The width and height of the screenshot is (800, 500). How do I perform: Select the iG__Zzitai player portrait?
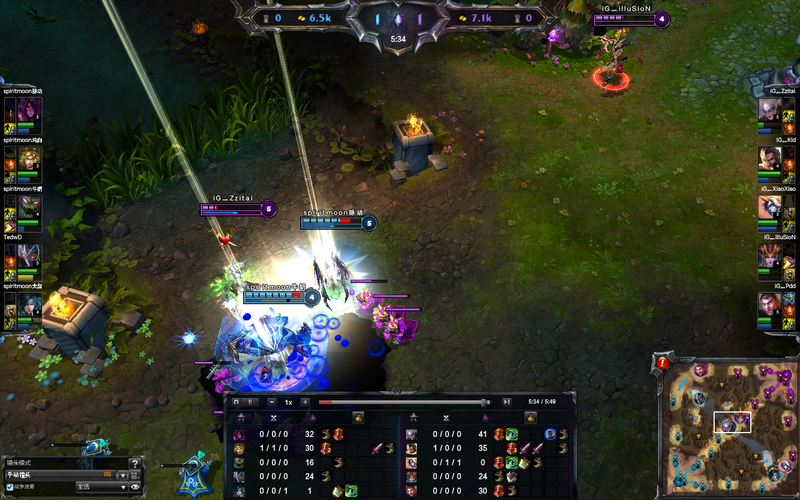(x=770, y=110)
